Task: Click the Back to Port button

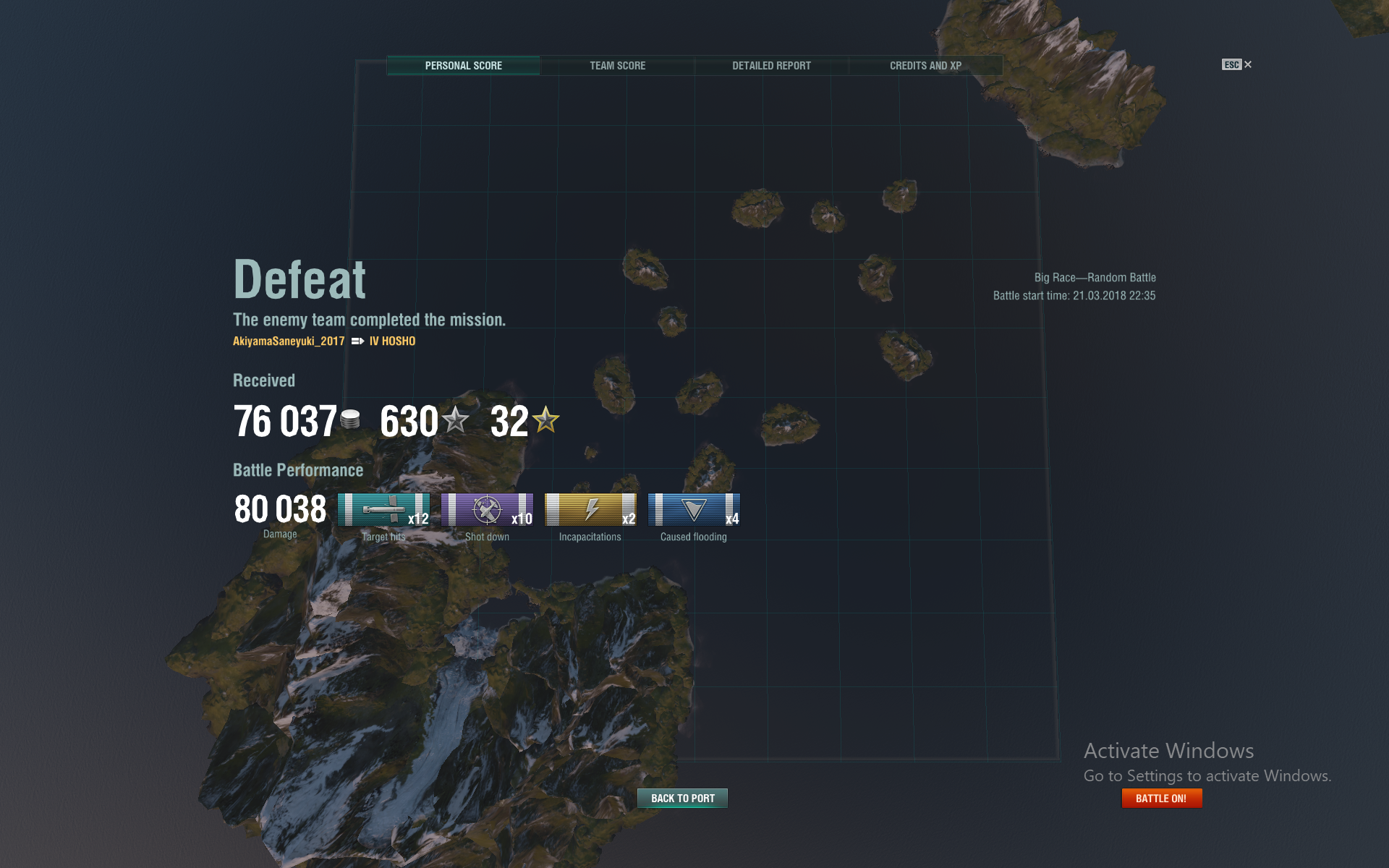Action: click(682, 799)
